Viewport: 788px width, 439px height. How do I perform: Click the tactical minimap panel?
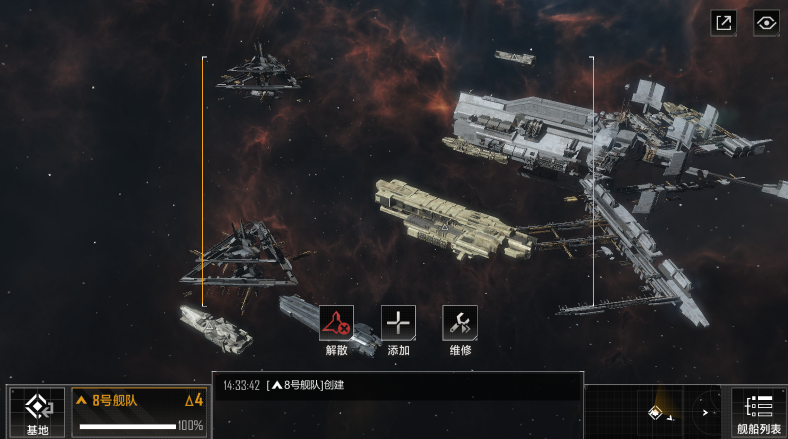pyautogui.click(x=655, y=412)
